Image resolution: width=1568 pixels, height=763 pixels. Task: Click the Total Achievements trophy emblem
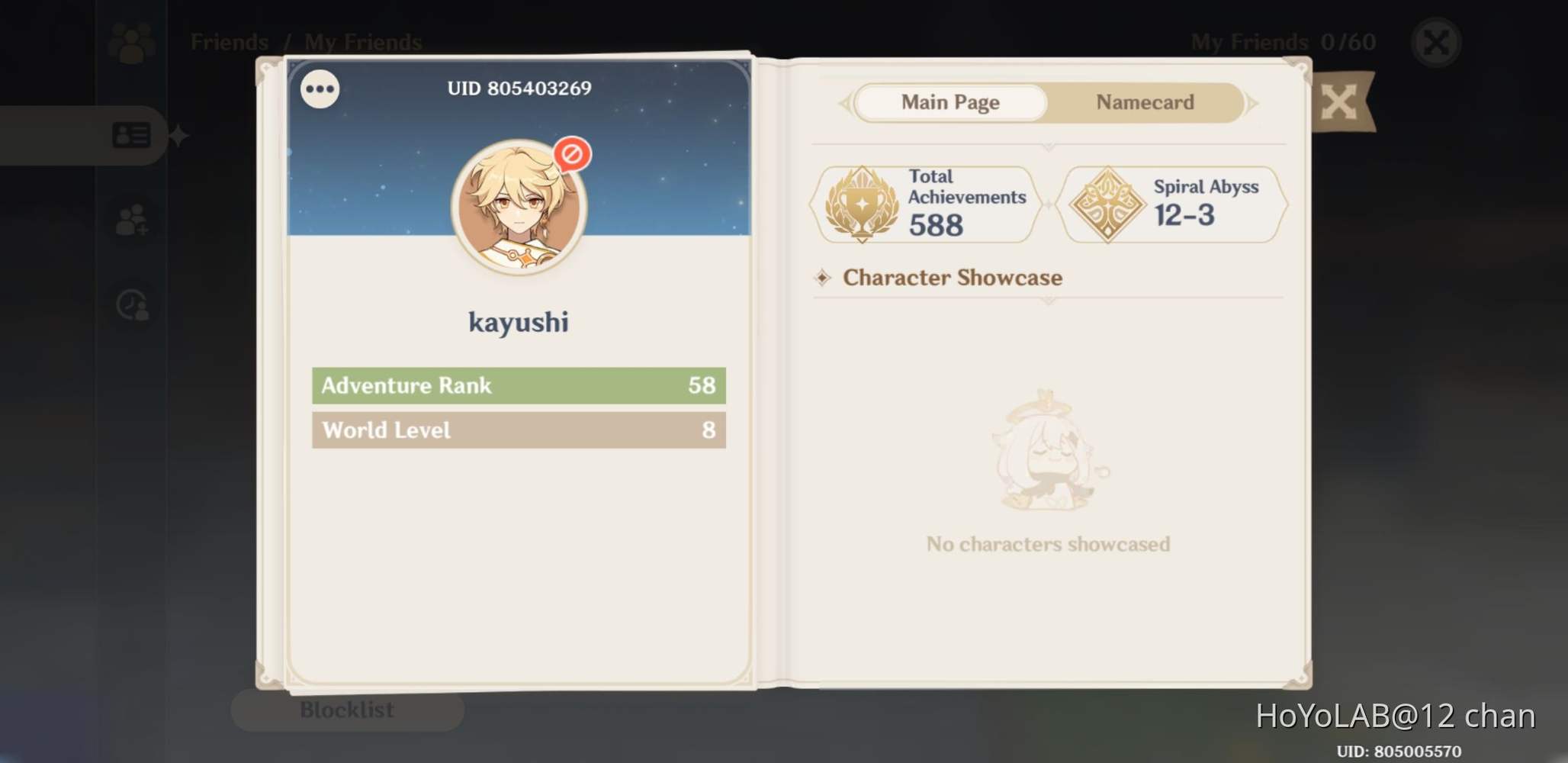(863, 202)
